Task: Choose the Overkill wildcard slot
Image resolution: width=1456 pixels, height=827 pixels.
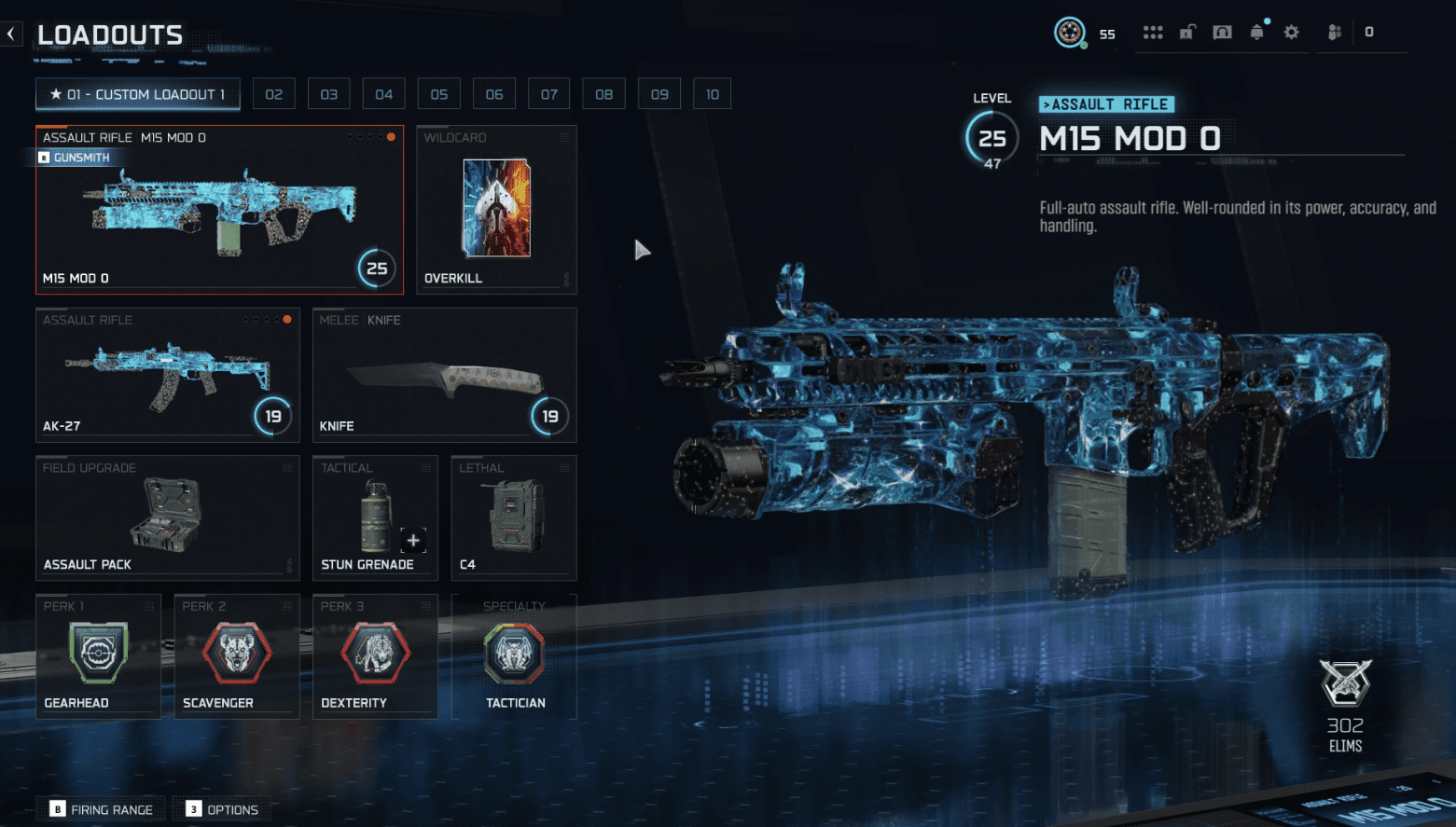Action: (496, 209)
